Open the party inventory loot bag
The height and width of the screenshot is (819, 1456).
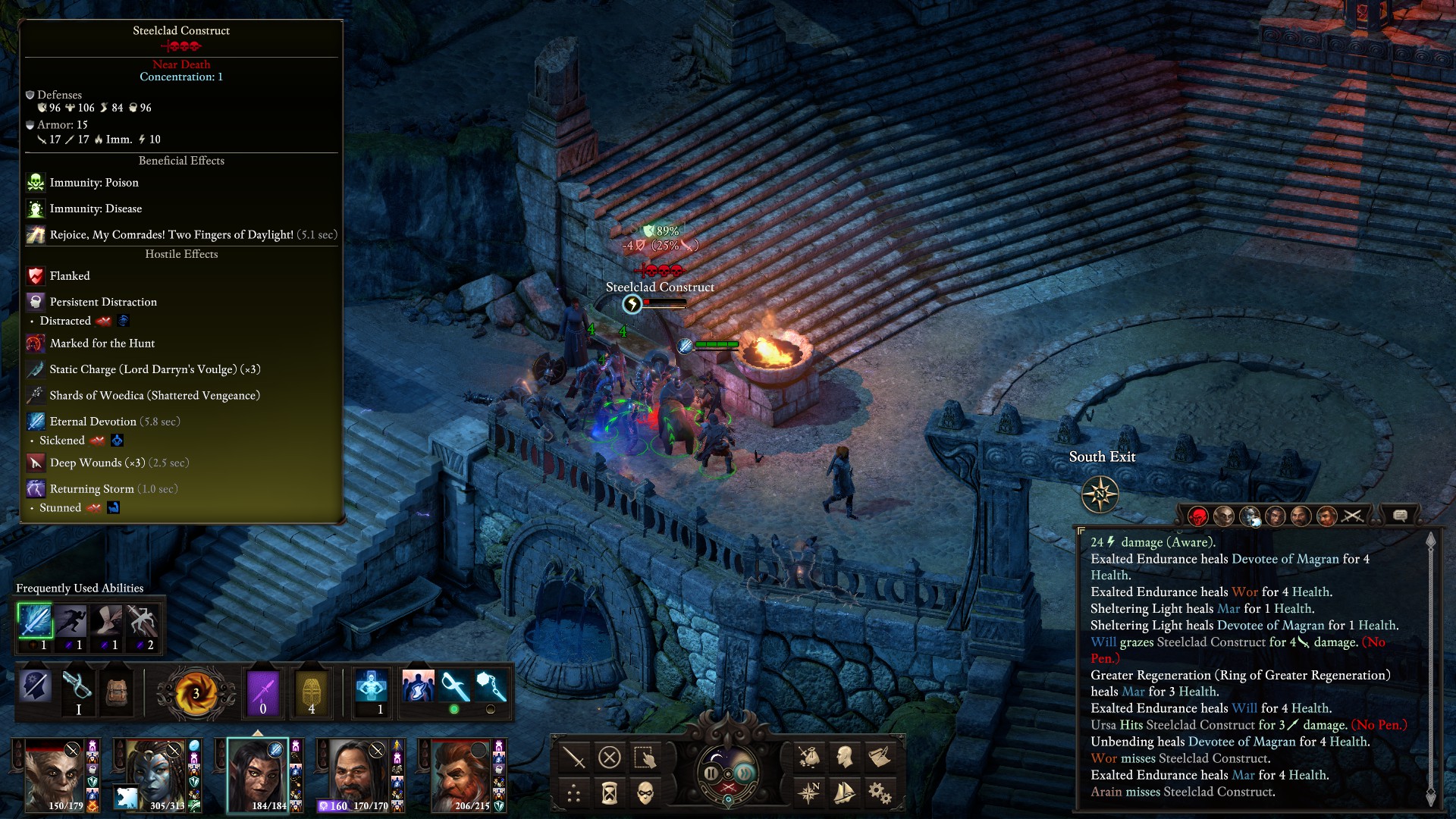[x=809, y=757]
